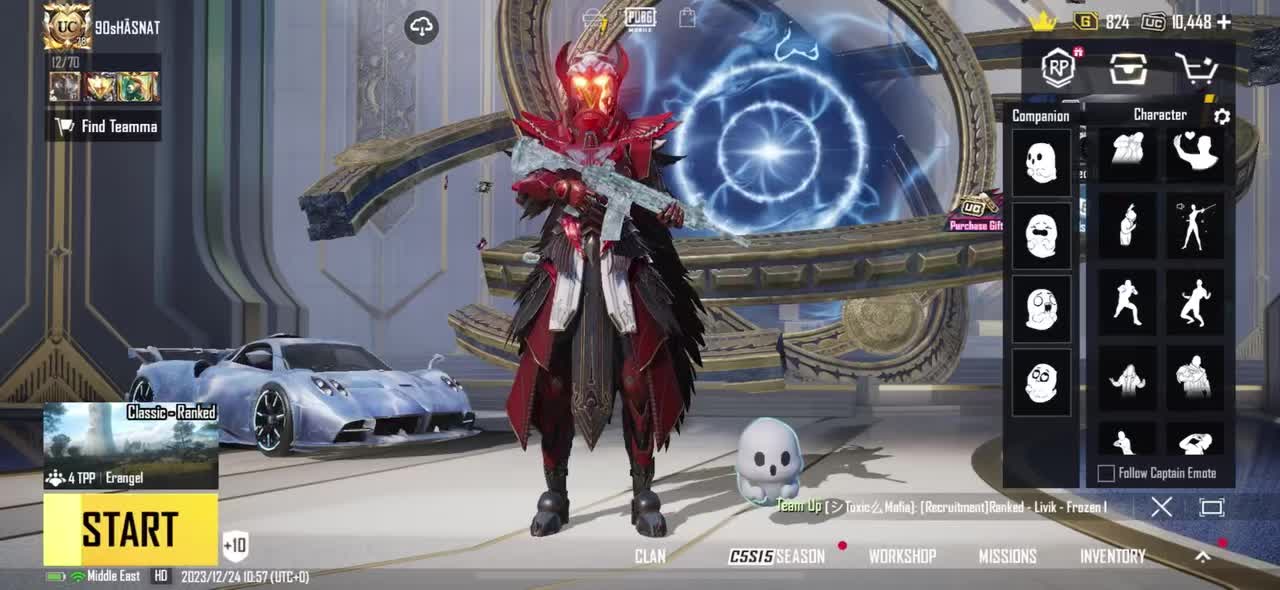Open the cloud download icon
Viewport: 1280px width, 590px height.
pos(422,27)
